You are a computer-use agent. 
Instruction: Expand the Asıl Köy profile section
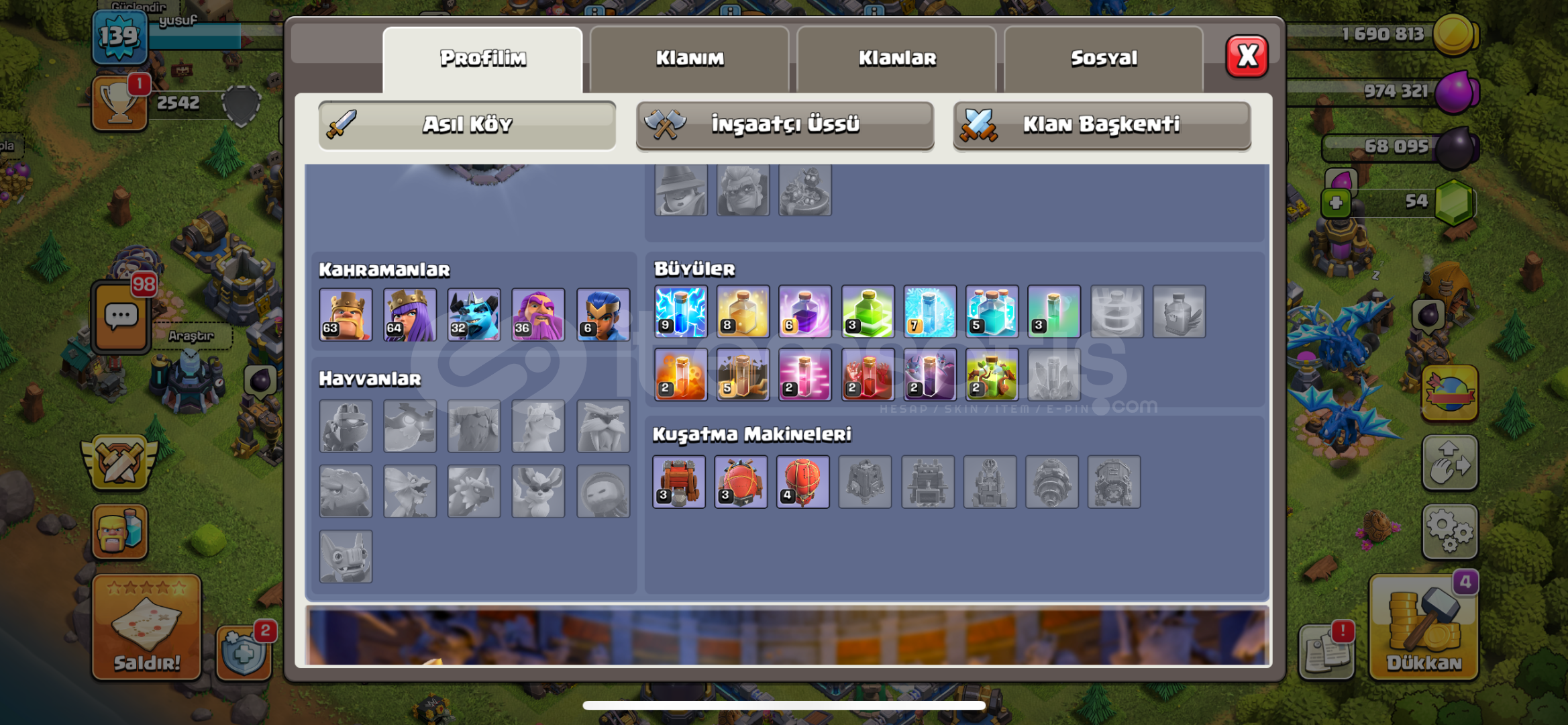click(468, 124)
